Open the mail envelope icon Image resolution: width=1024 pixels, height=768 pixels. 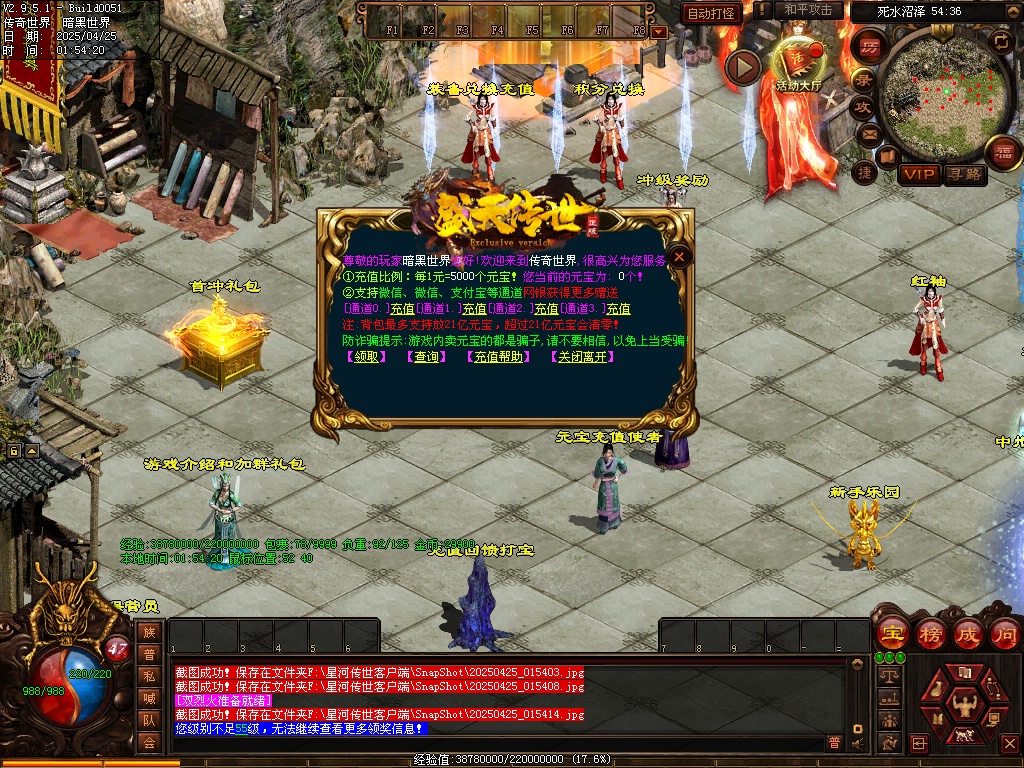click(x=869, y=133)
